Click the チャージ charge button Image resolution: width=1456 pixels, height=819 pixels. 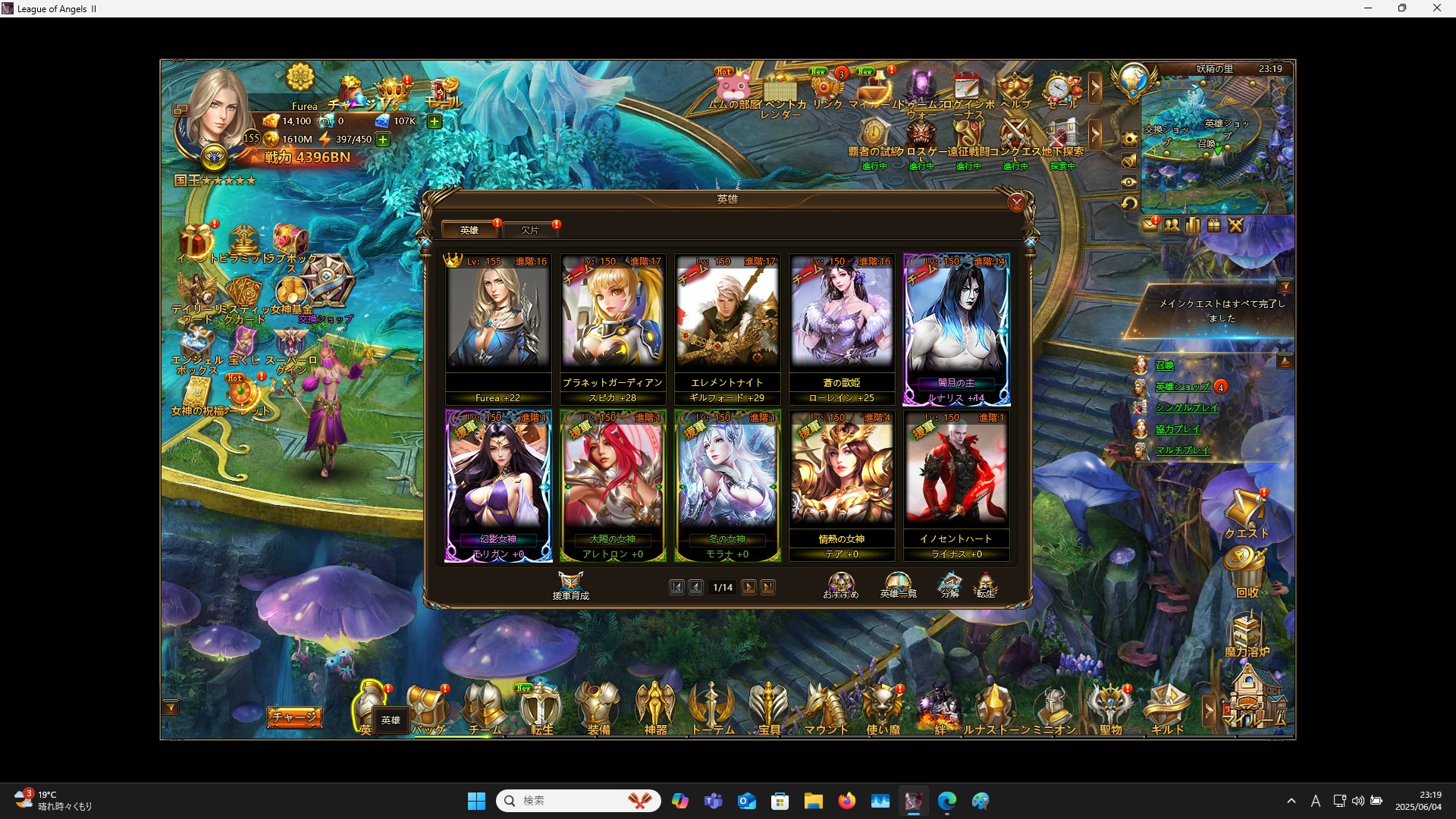294,715
